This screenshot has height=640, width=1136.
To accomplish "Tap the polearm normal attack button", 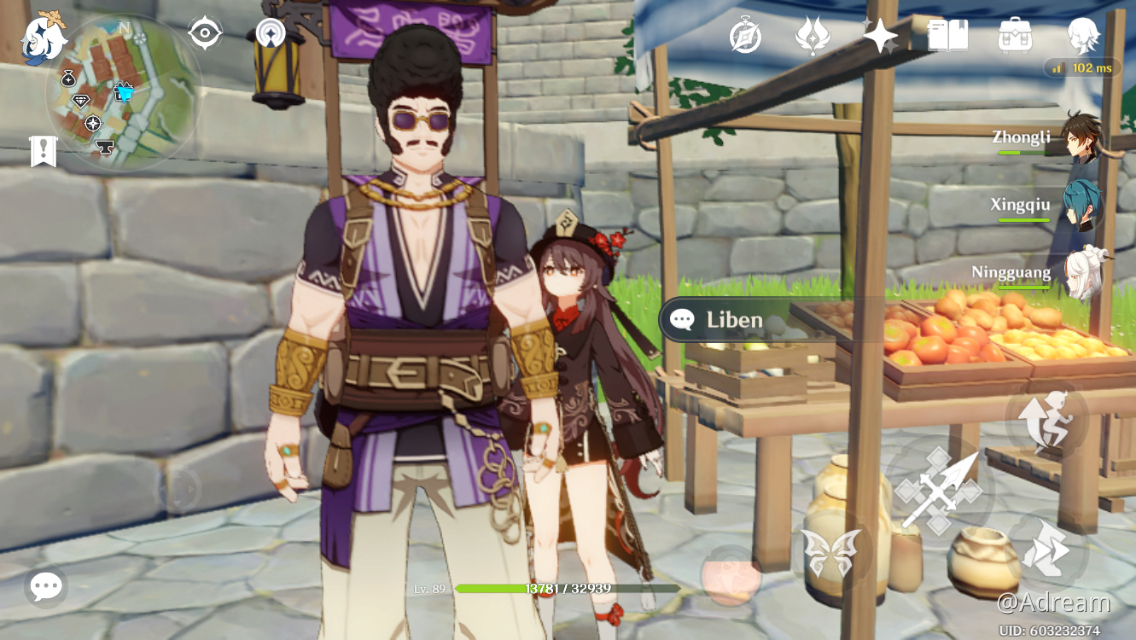I will point(937,490).
